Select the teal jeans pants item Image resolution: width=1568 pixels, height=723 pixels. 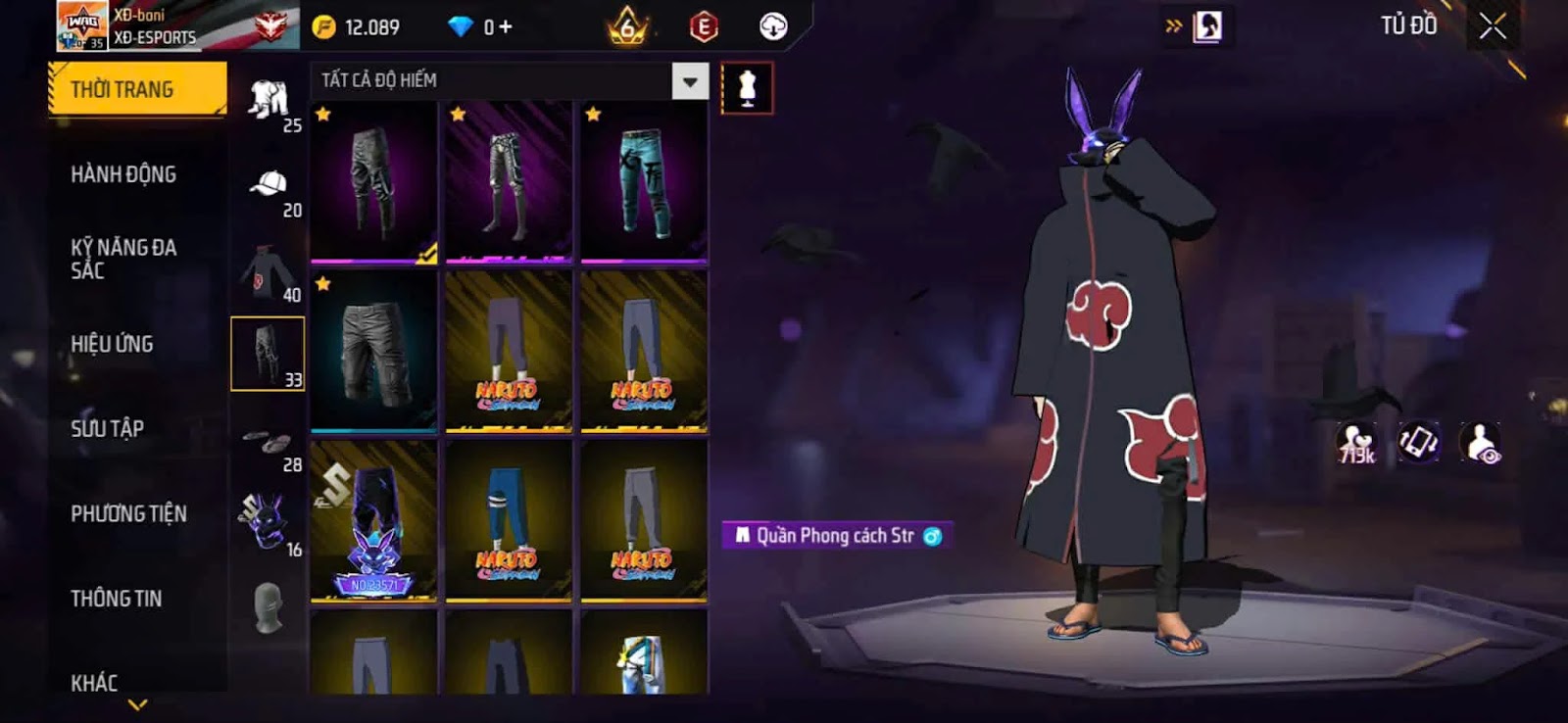tap(644, 181)
